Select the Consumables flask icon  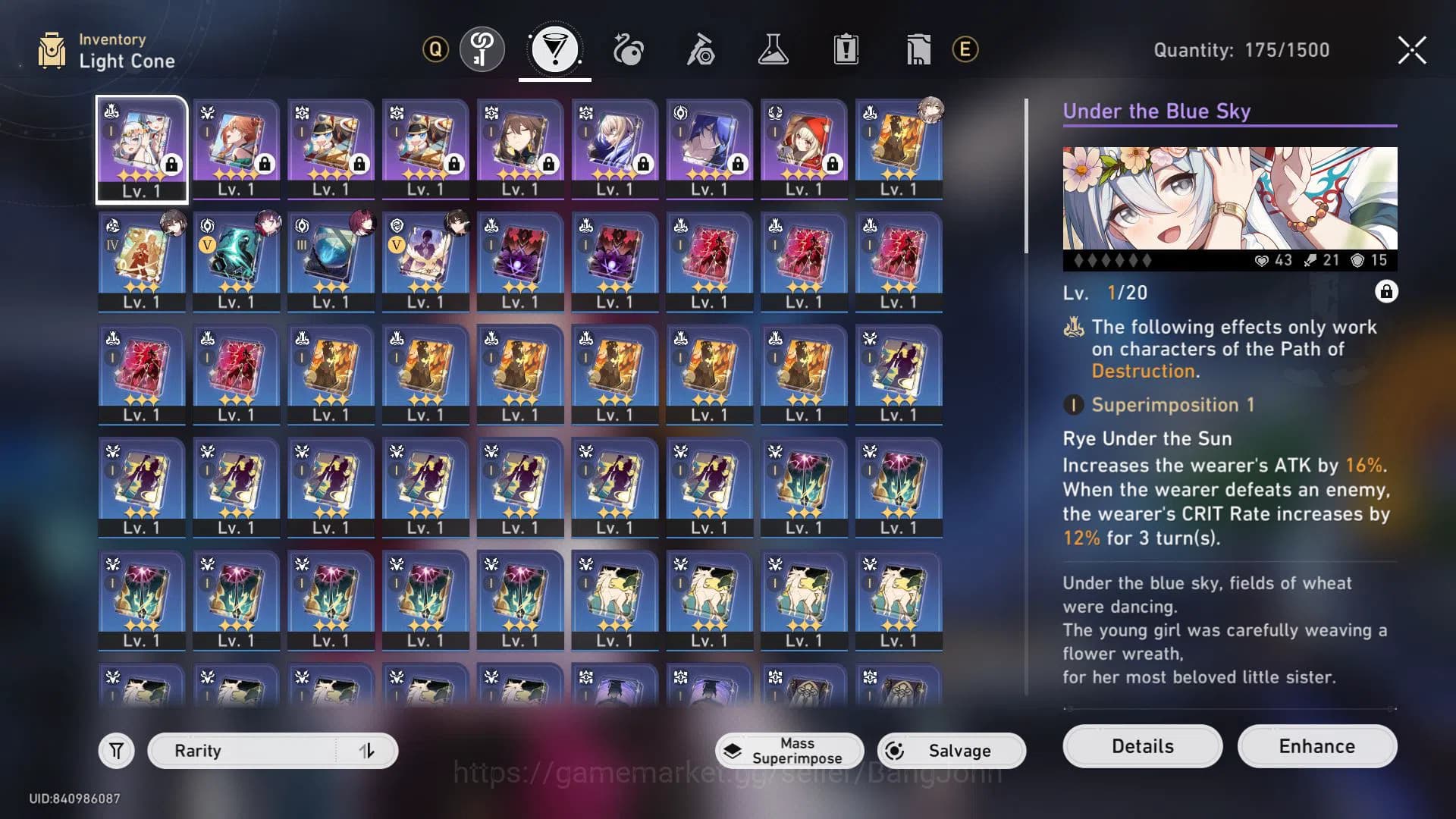coord(773,48)
